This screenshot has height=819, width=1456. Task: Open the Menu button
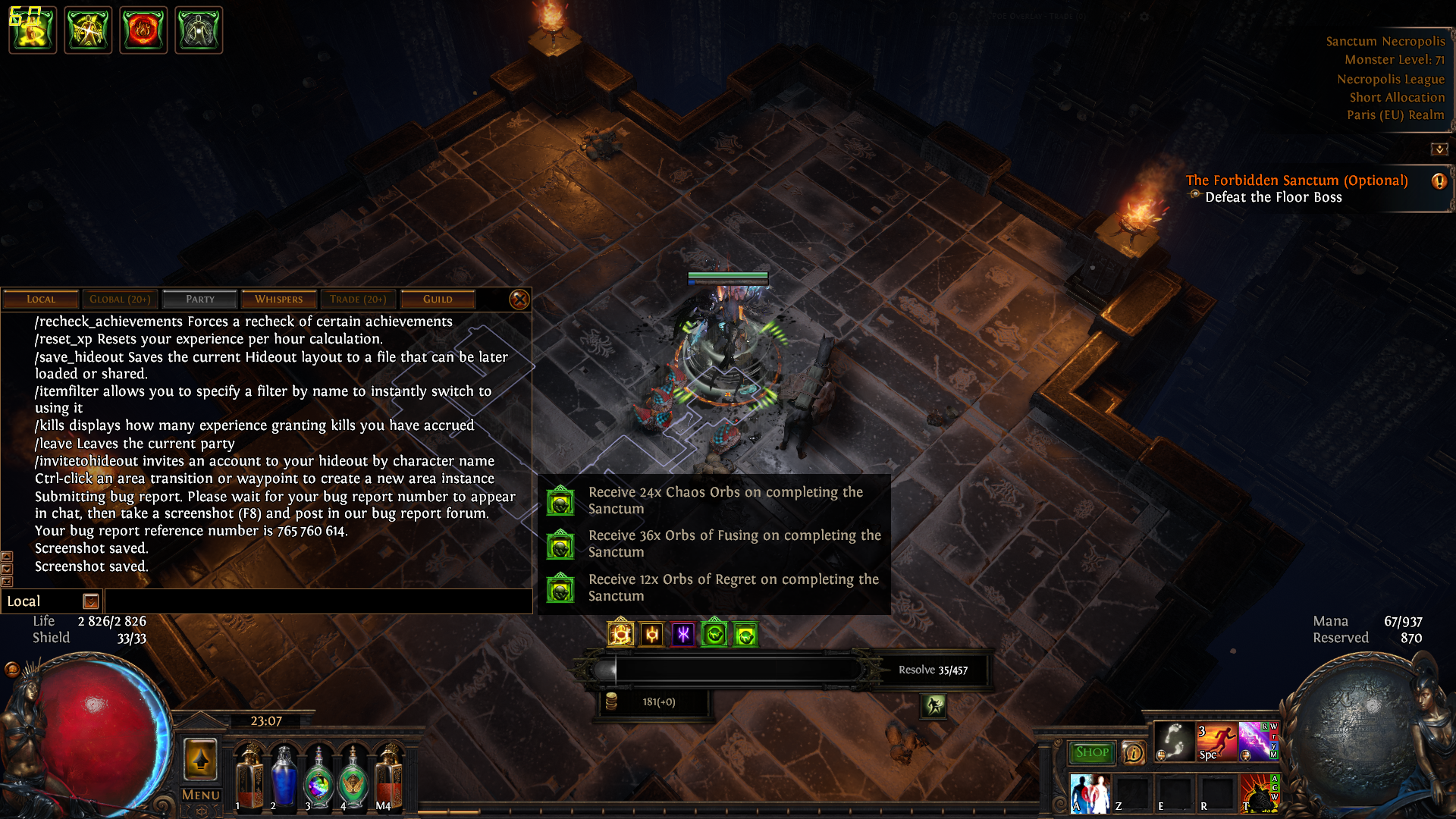click(201, 795)
